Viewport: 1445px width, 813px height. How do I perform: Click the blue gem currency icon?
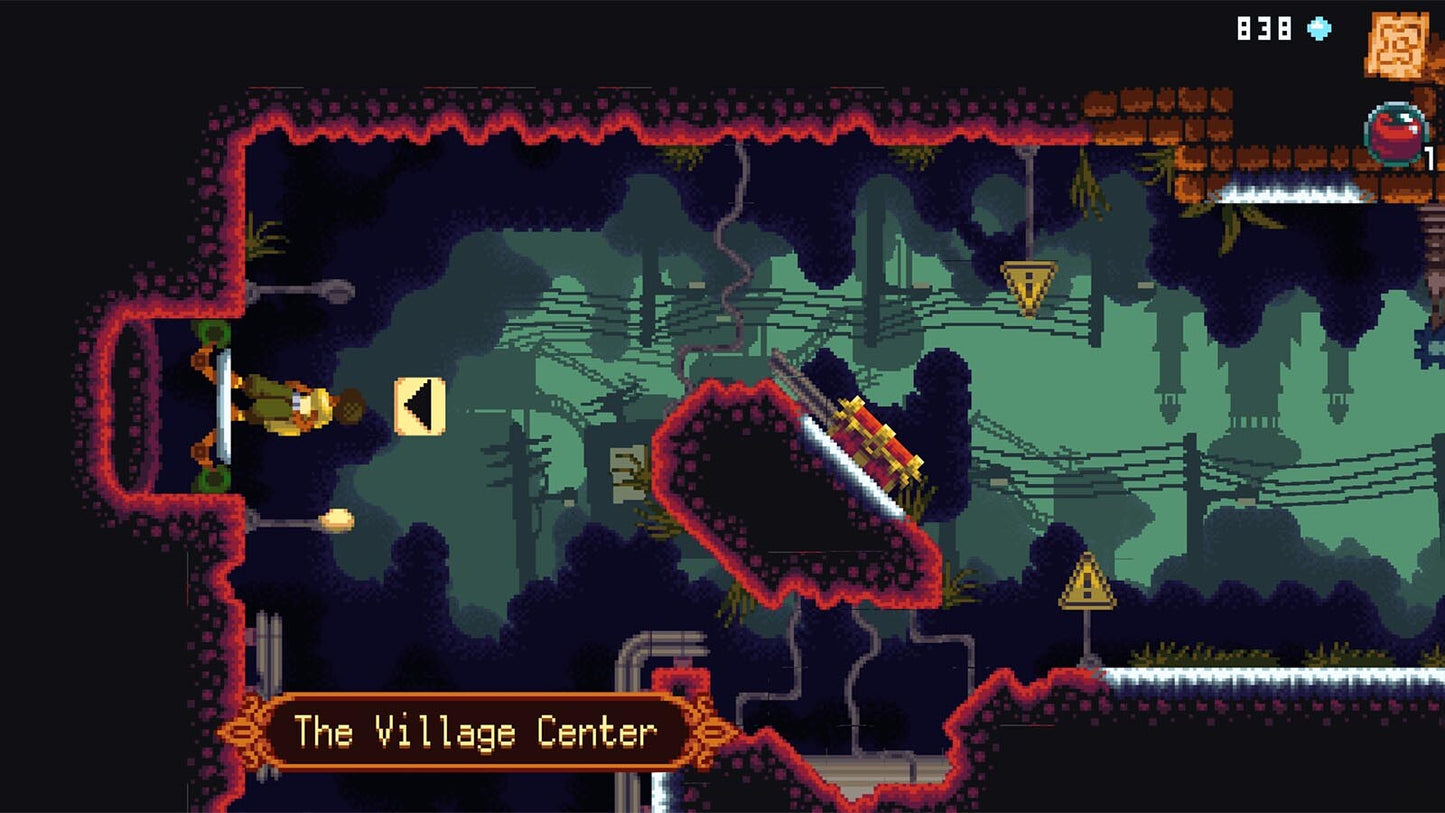[1320, 30]
